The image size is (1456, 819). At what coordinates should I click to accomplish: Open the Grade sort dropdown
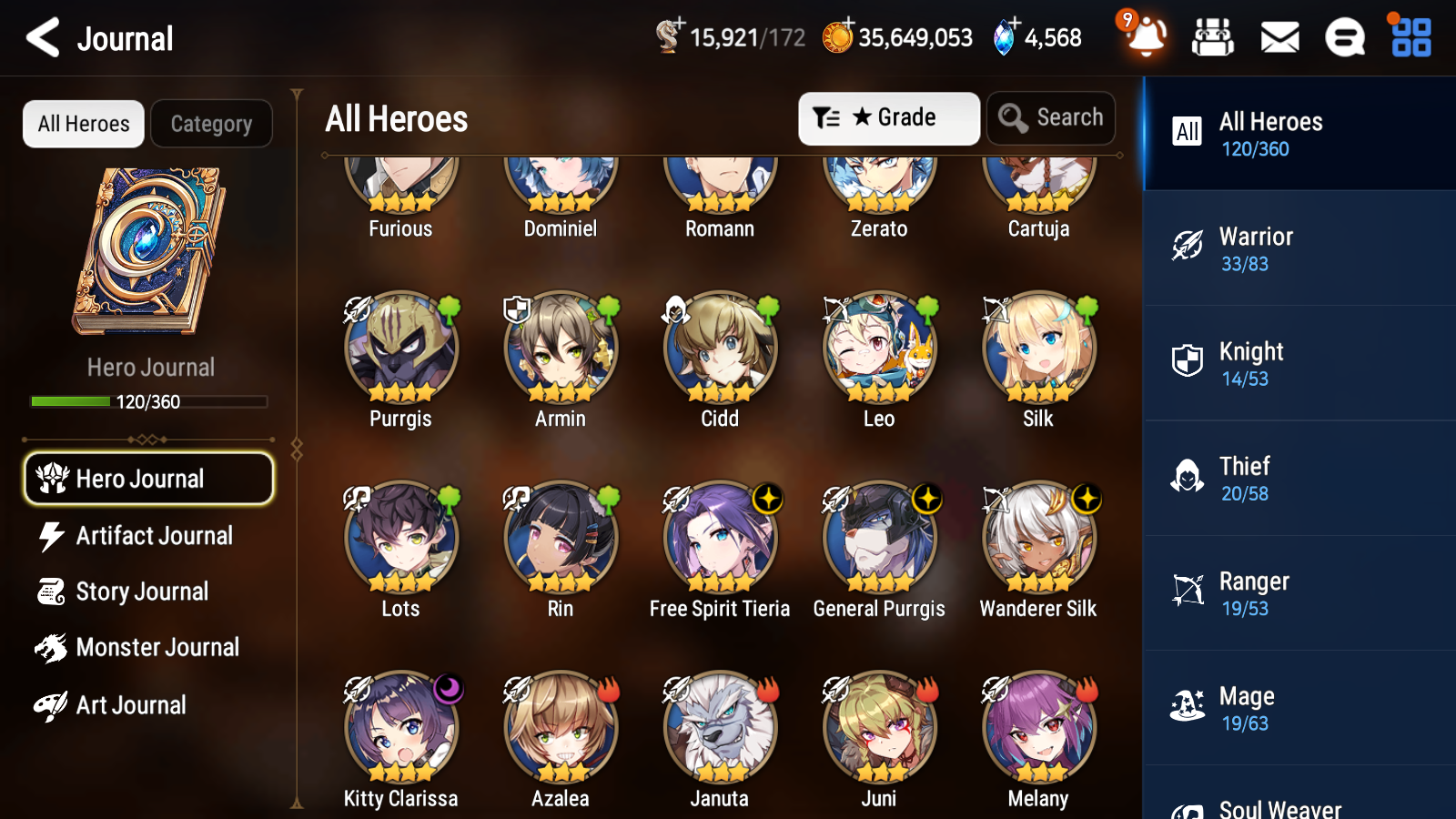[888, 117]
